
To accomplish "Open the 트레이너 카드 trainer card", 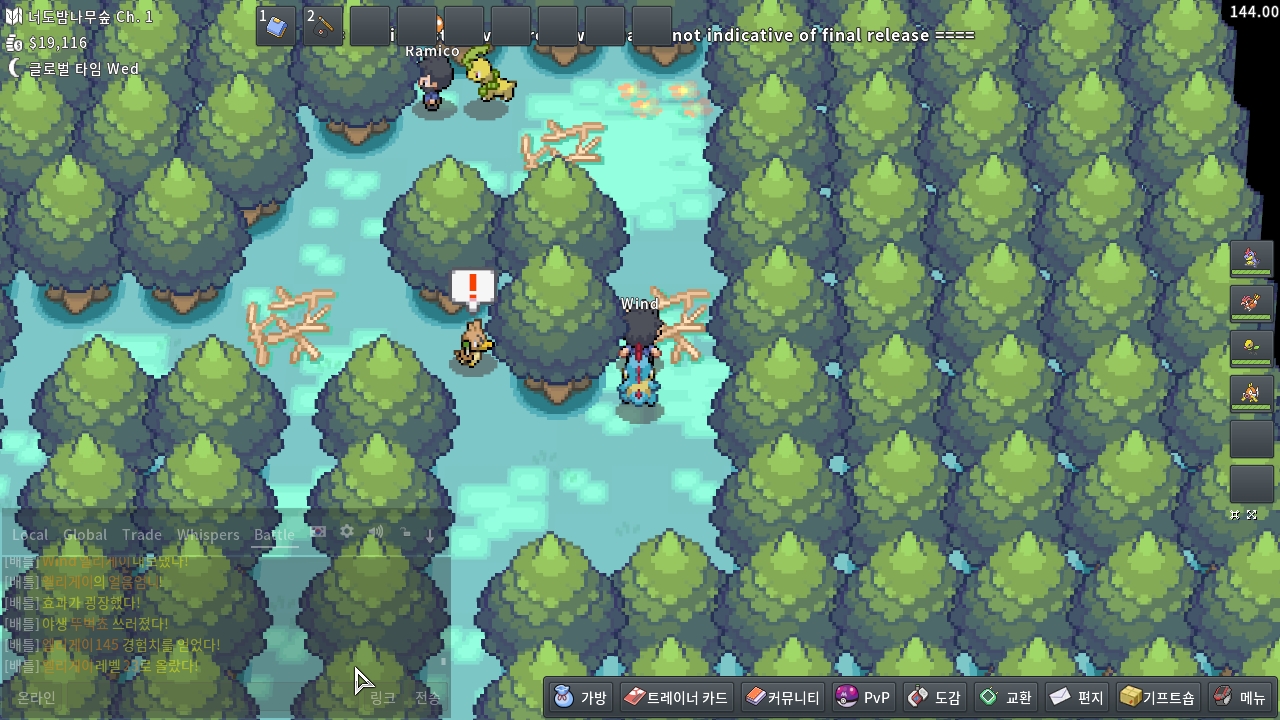I will point(676,697).
